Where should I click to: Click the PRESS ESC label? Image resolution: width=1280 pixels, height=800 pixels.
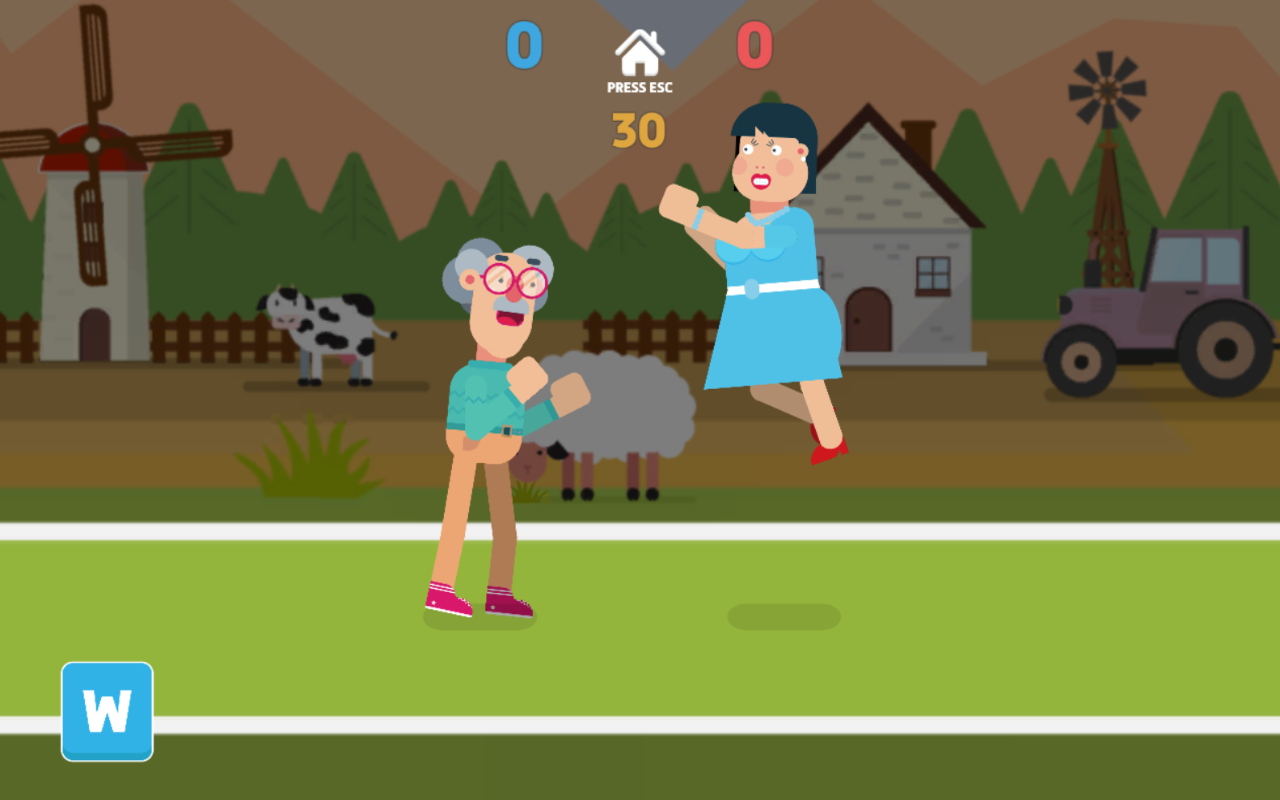[640, 87]
